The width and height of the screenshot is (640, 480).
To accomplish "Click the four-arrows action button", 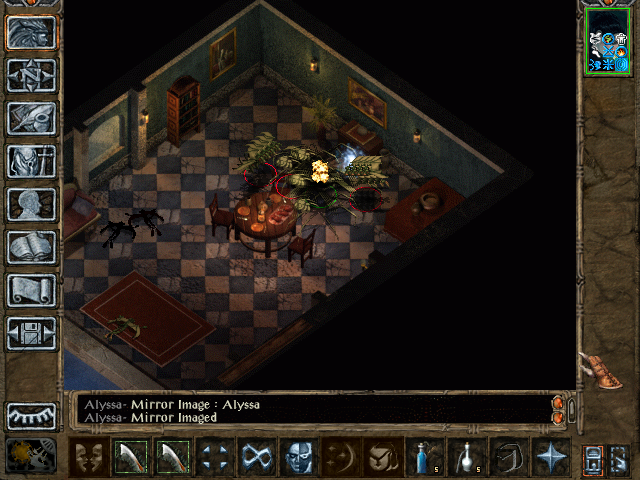I will click(214, 458).
